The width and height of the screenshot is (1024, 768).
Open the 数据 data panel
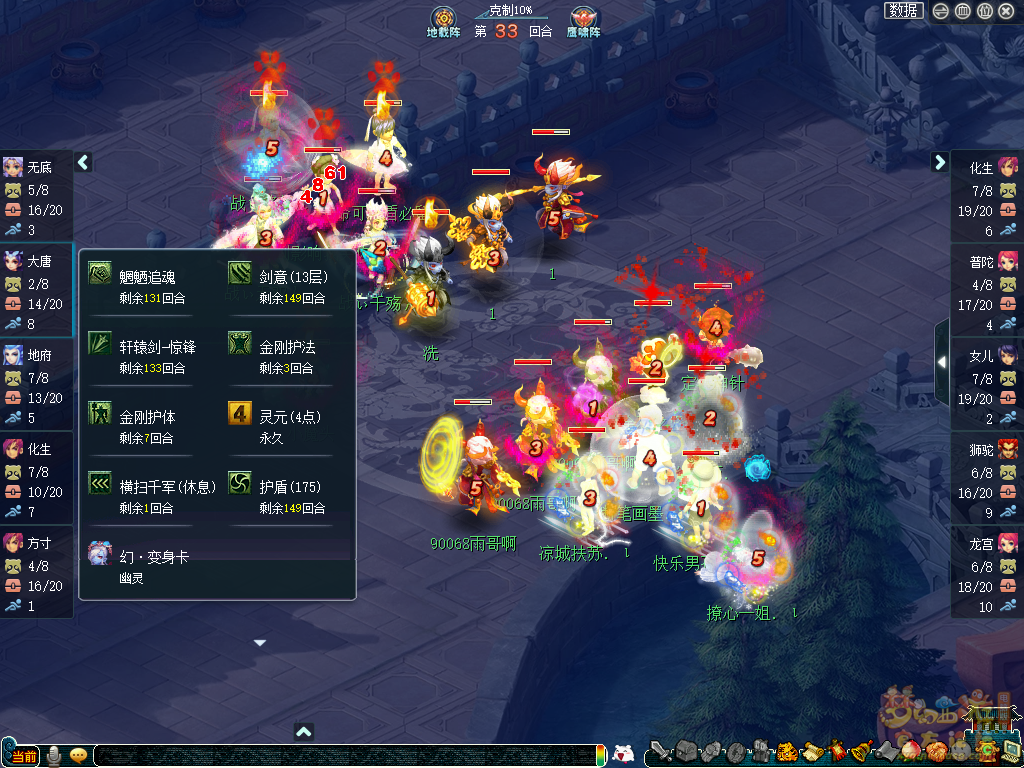903,11
